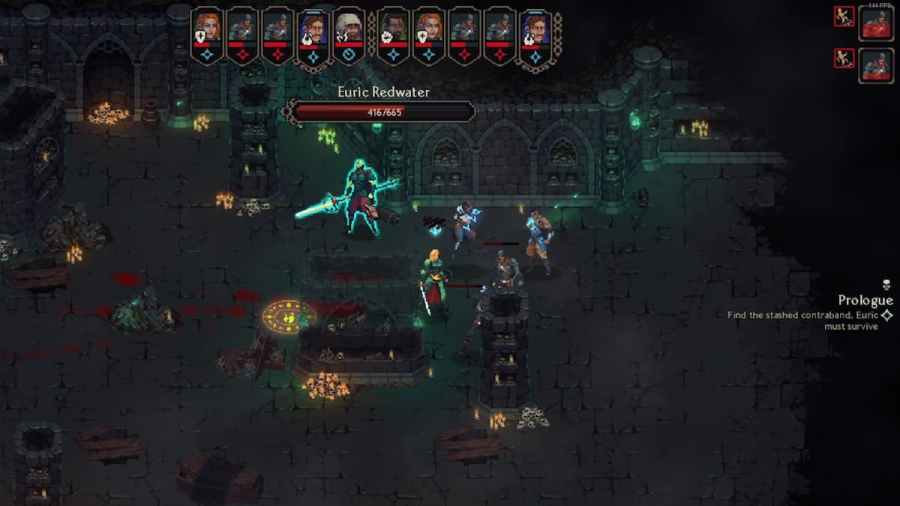Click the dark-bearded man's turn order portrait
This screenshot has height=506, width=900.
[393, 25]
